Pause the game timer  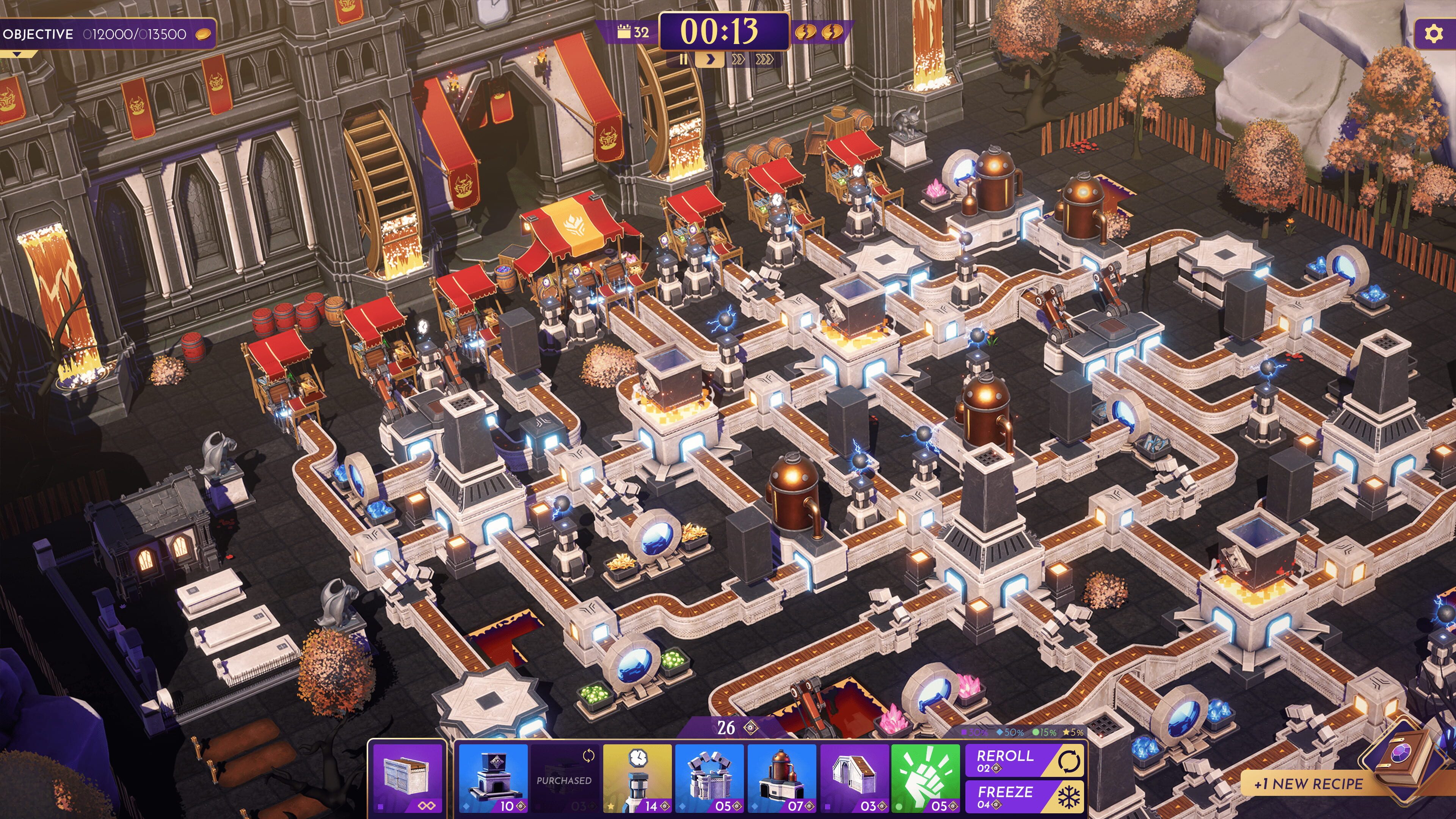tap(683, 60)
